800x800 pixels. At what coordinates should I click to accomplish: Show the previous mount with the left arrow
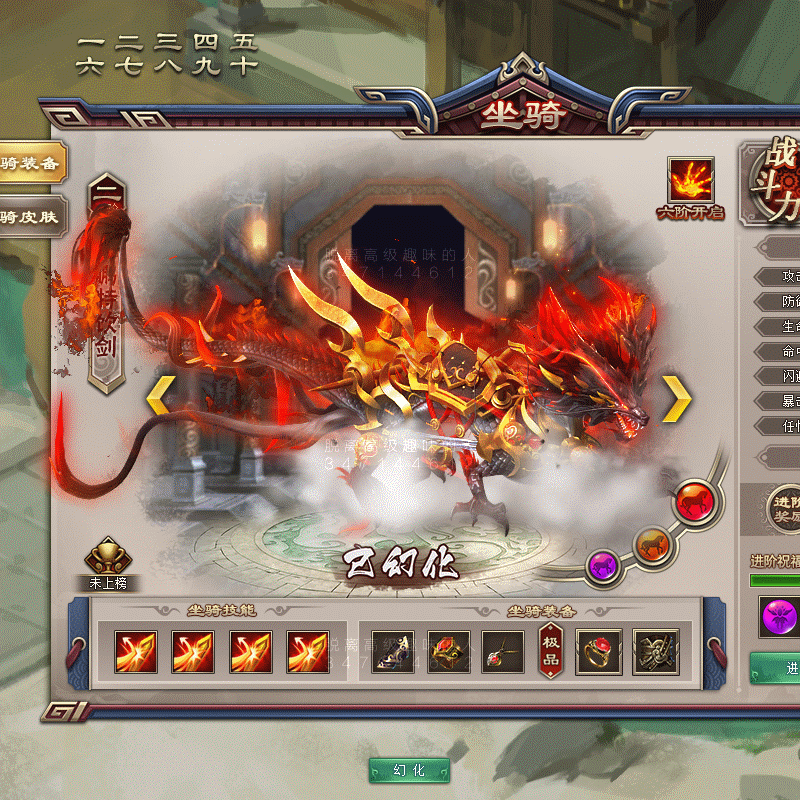tap(161, 397)
